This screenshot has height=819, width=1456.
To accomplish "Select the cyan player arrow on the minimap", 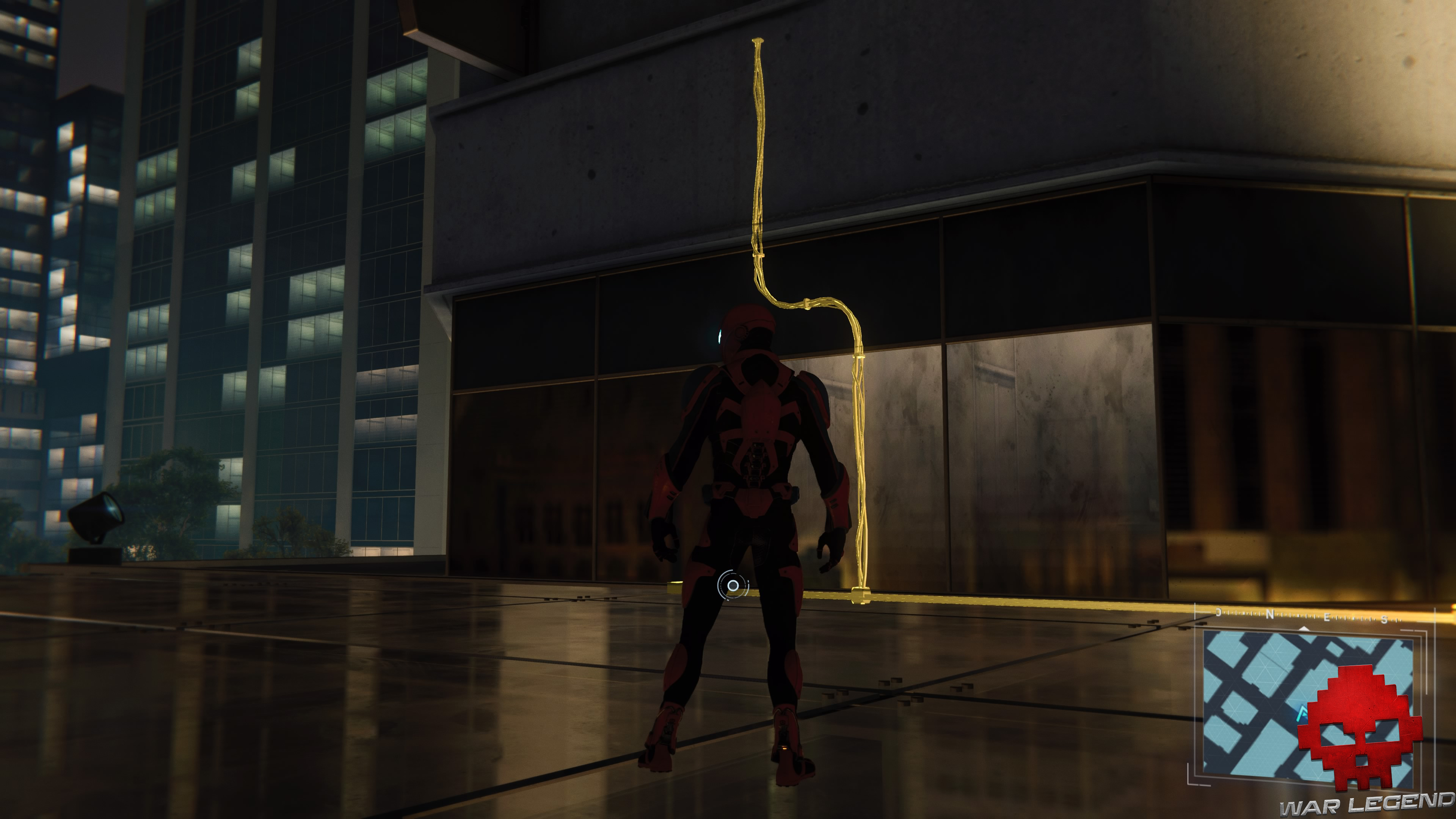I will tap(1302, 714).
